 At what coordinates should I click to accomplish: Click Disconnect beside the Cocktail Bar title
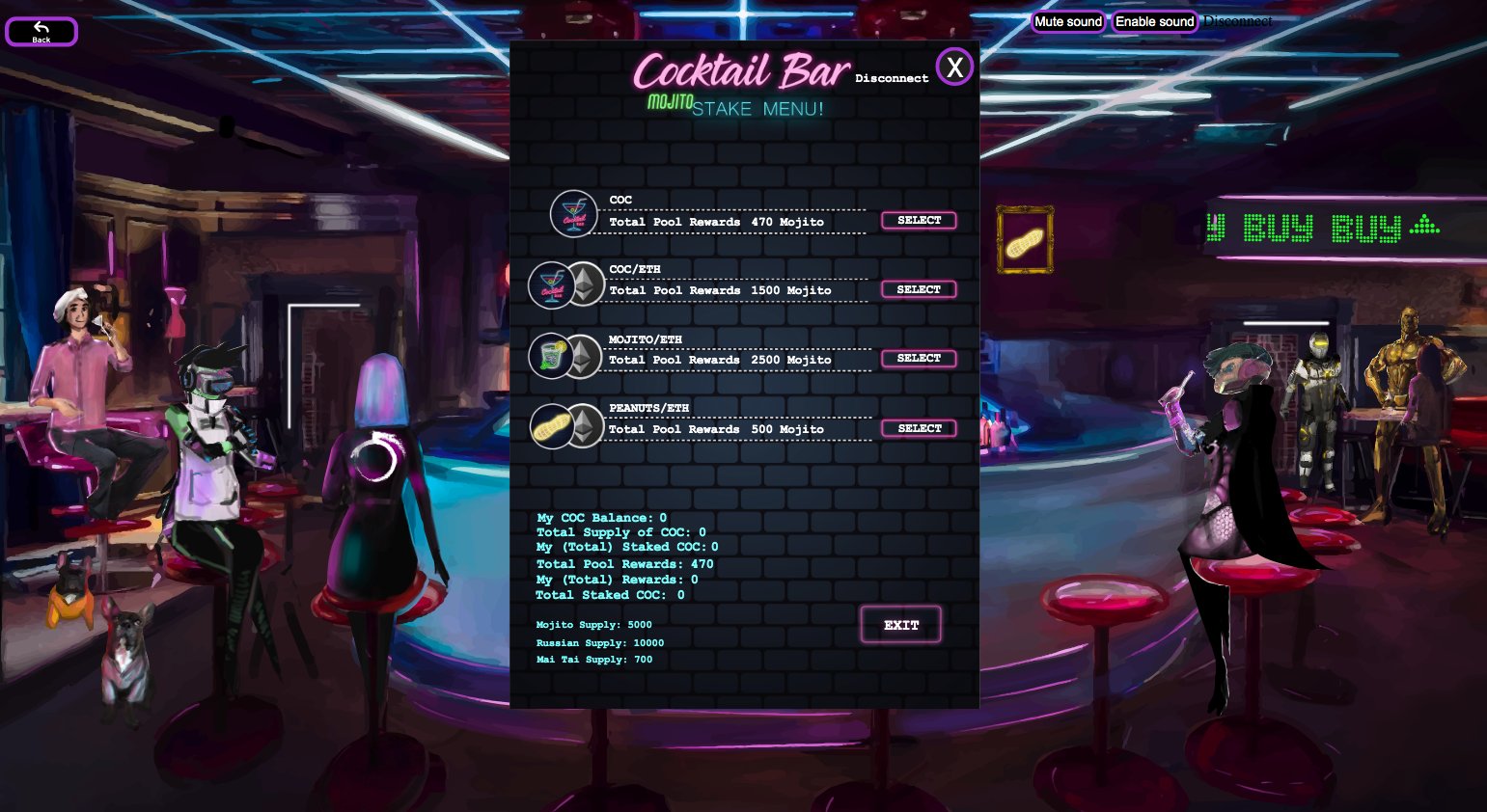click(x=892, y=78)
